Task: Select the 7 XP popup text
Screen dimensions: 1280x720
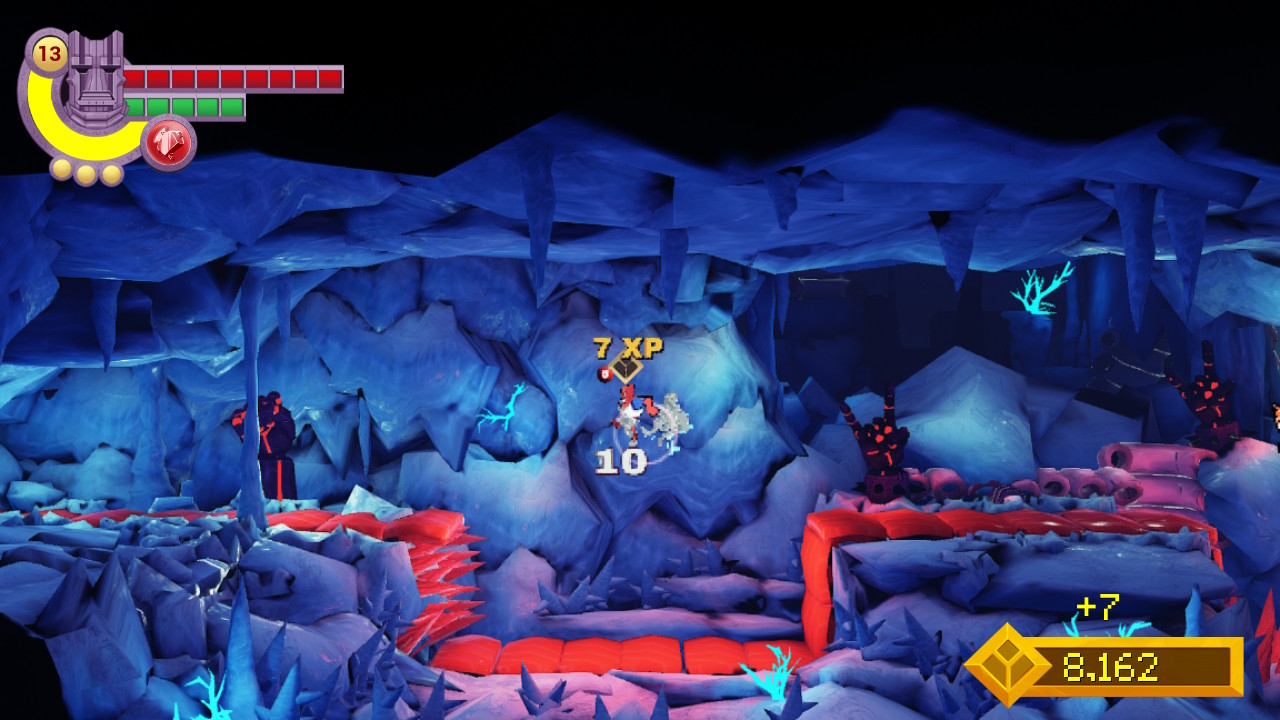Action: point(627,348)
